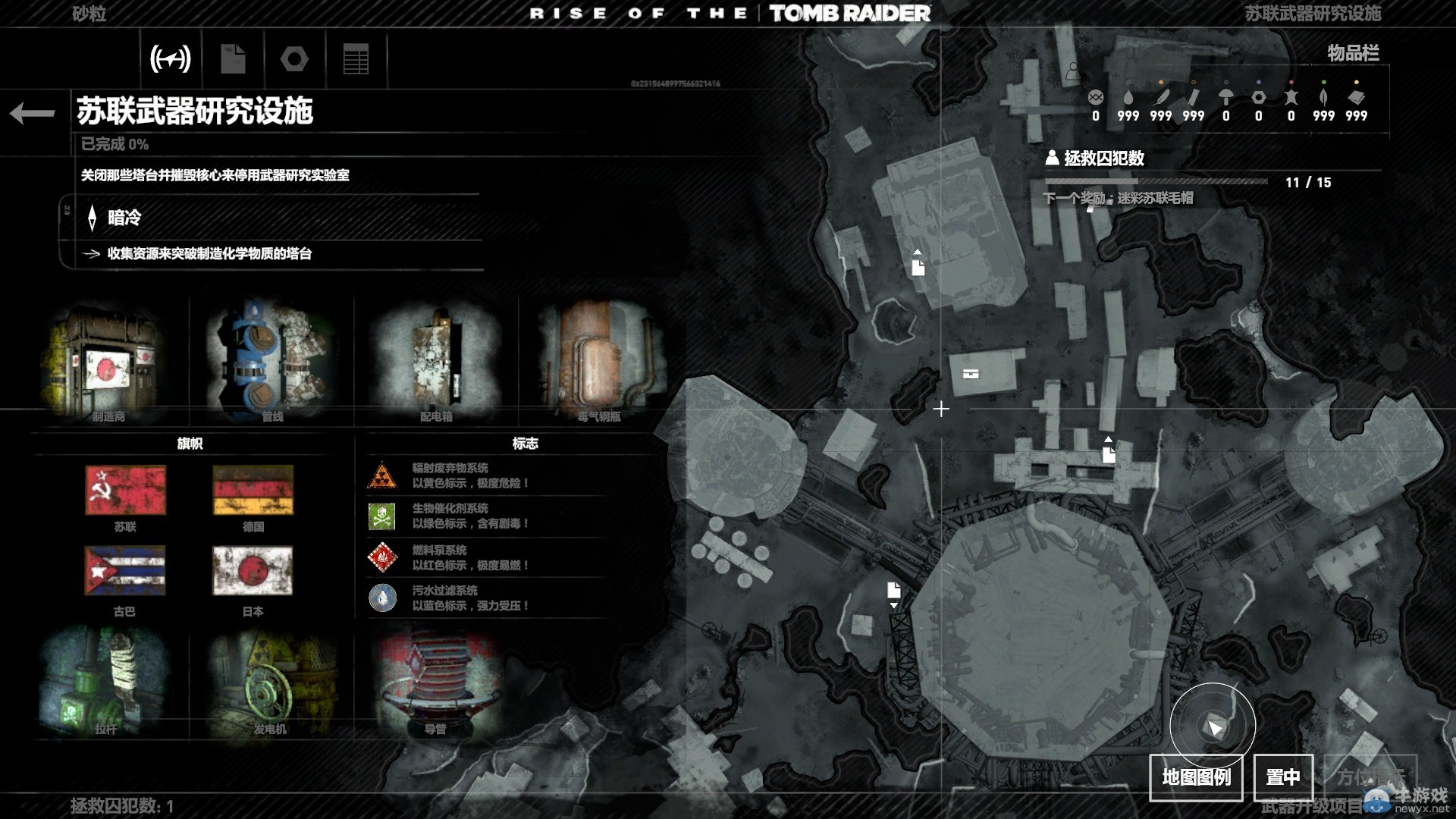
Task: Select the 古巴 Cuban flag
Action: 125,571
